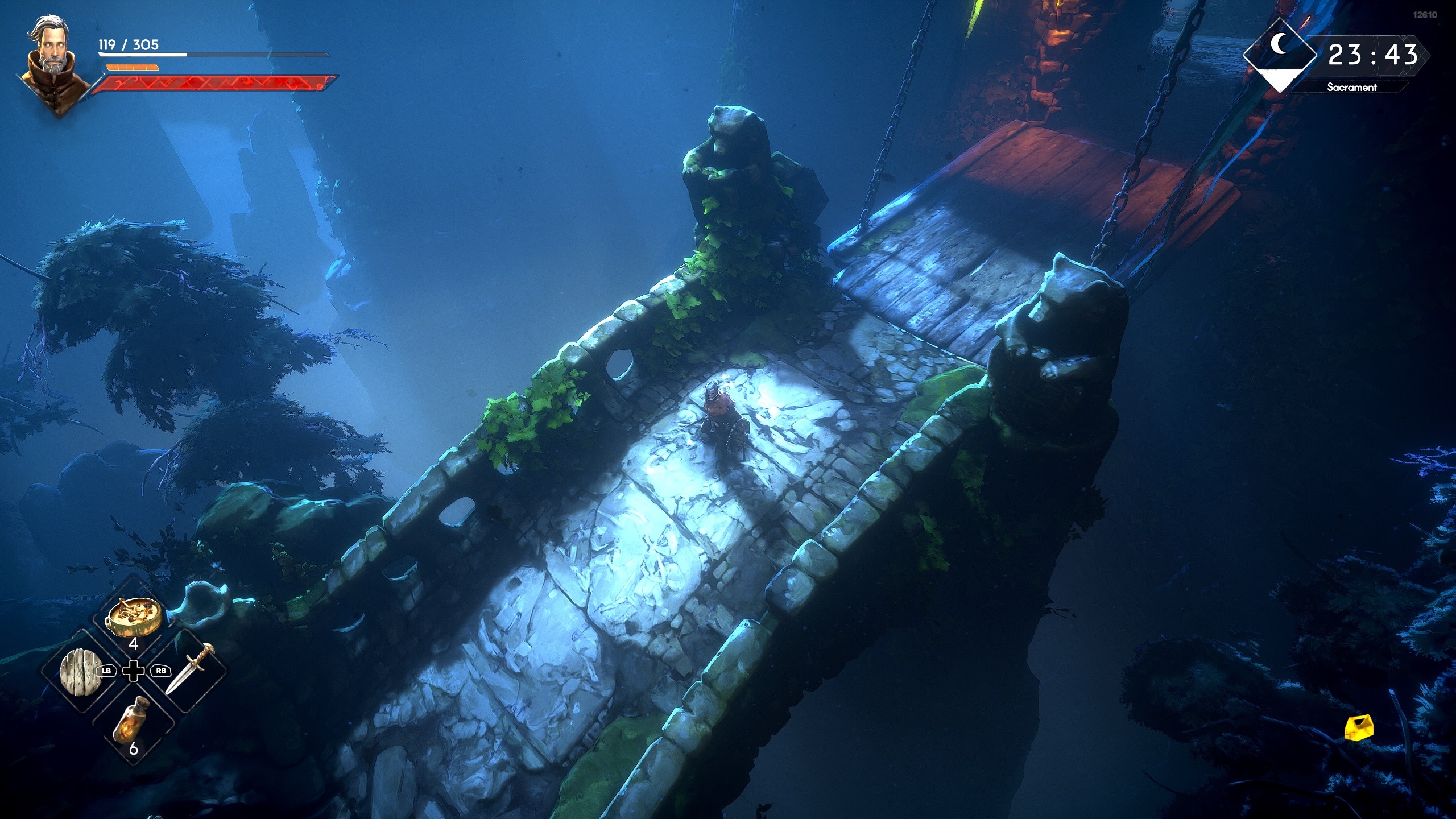Toggle the LB shoulder button prompt
This screenshot has height=819, width=1456.
point(106,670)
